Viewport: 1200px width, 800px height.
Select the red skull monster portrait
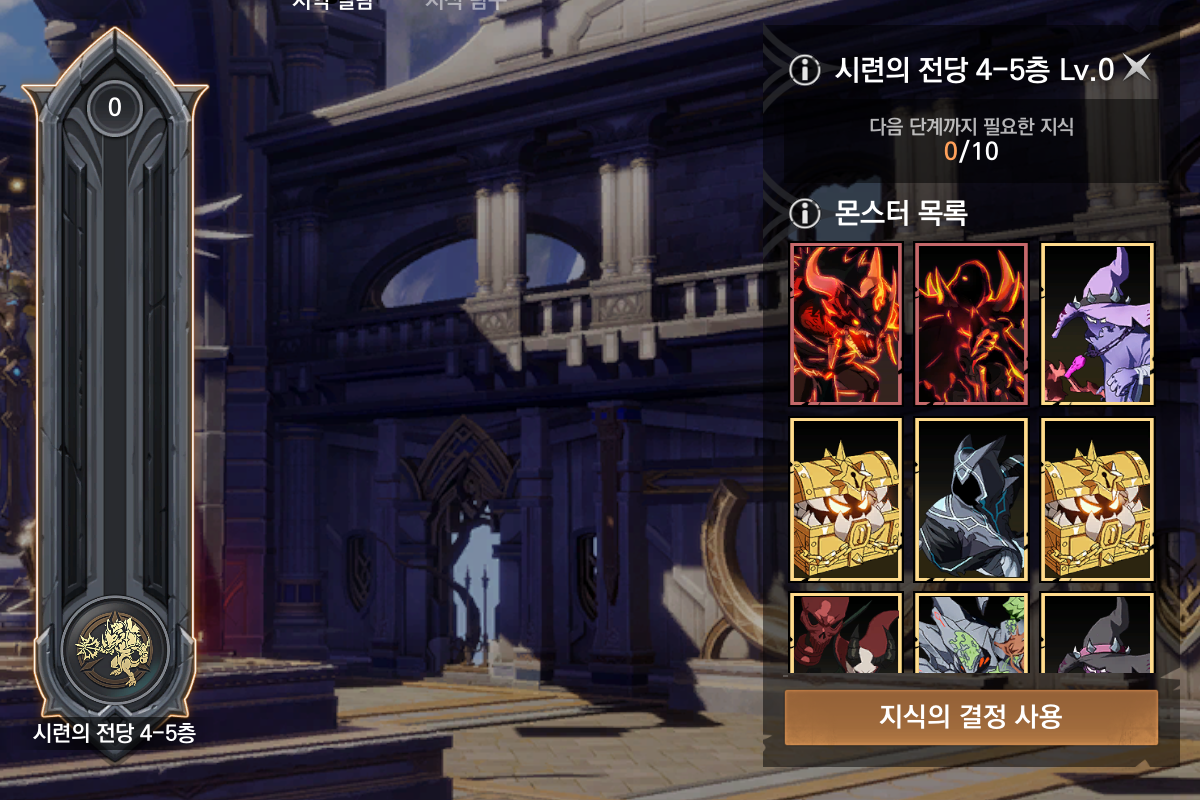click(846, 633)
